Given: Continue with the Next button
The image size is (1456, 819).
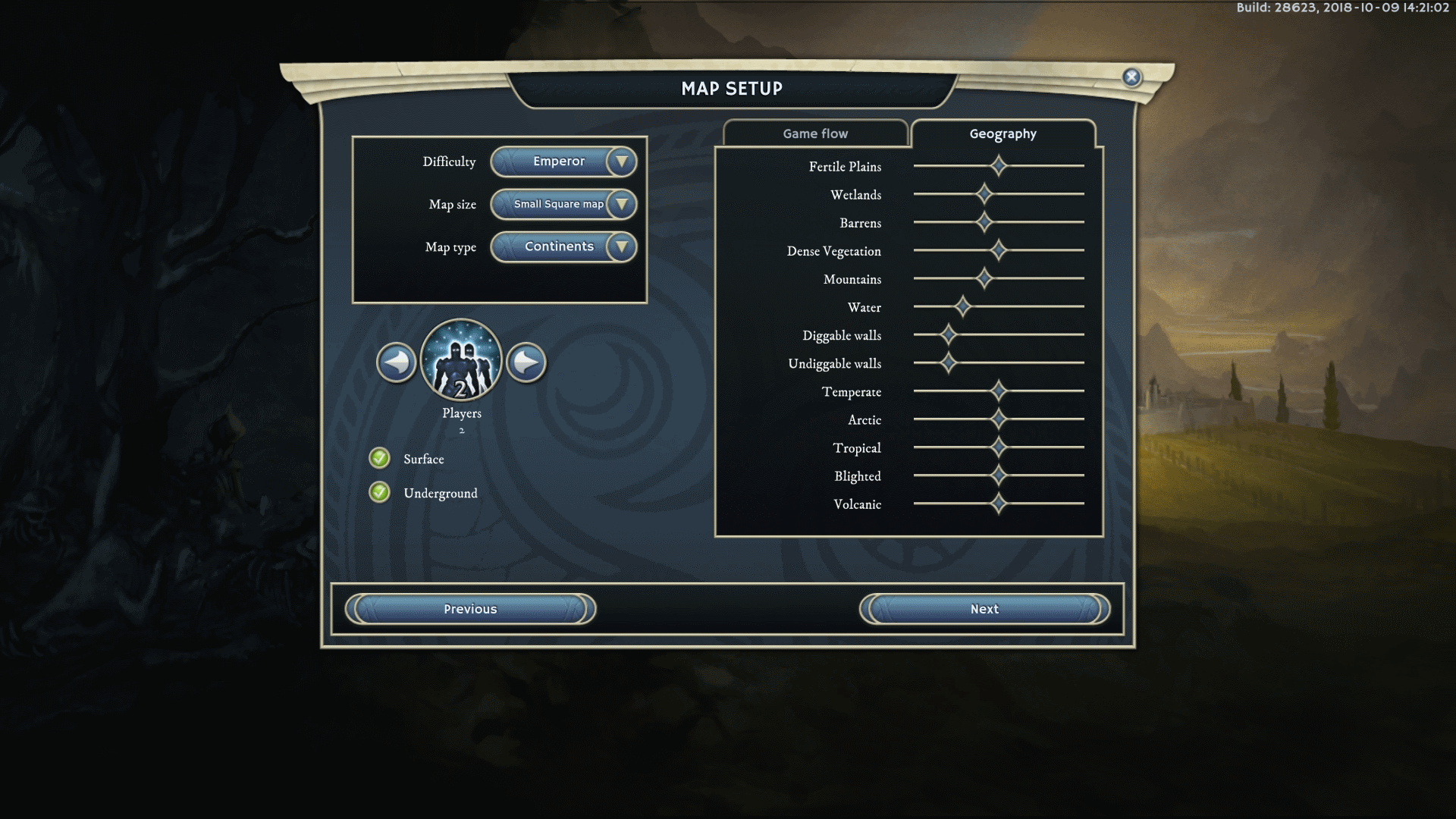Looking at the screenshot, I should pos(984,609).
